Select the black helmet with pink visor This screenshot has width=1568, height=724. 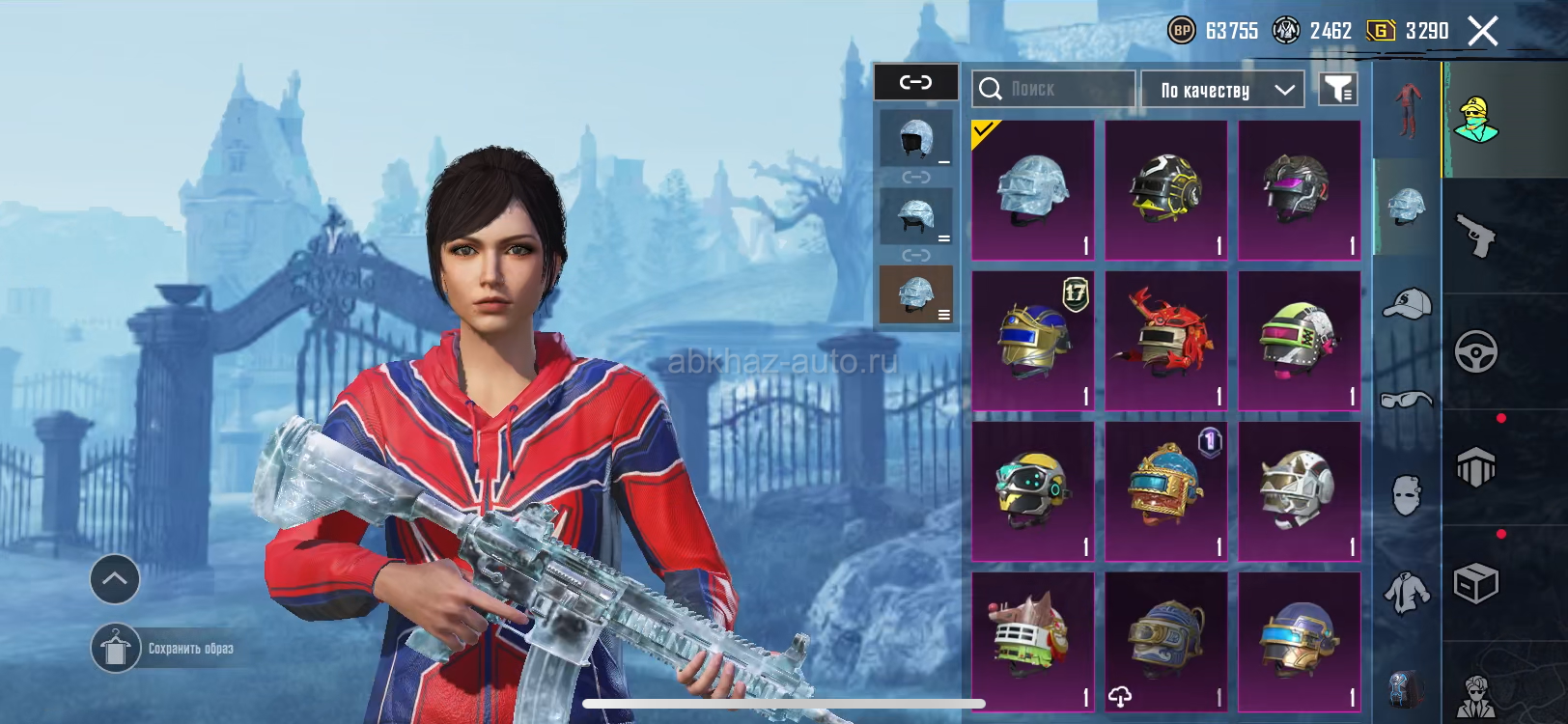tap(1299, 190)
